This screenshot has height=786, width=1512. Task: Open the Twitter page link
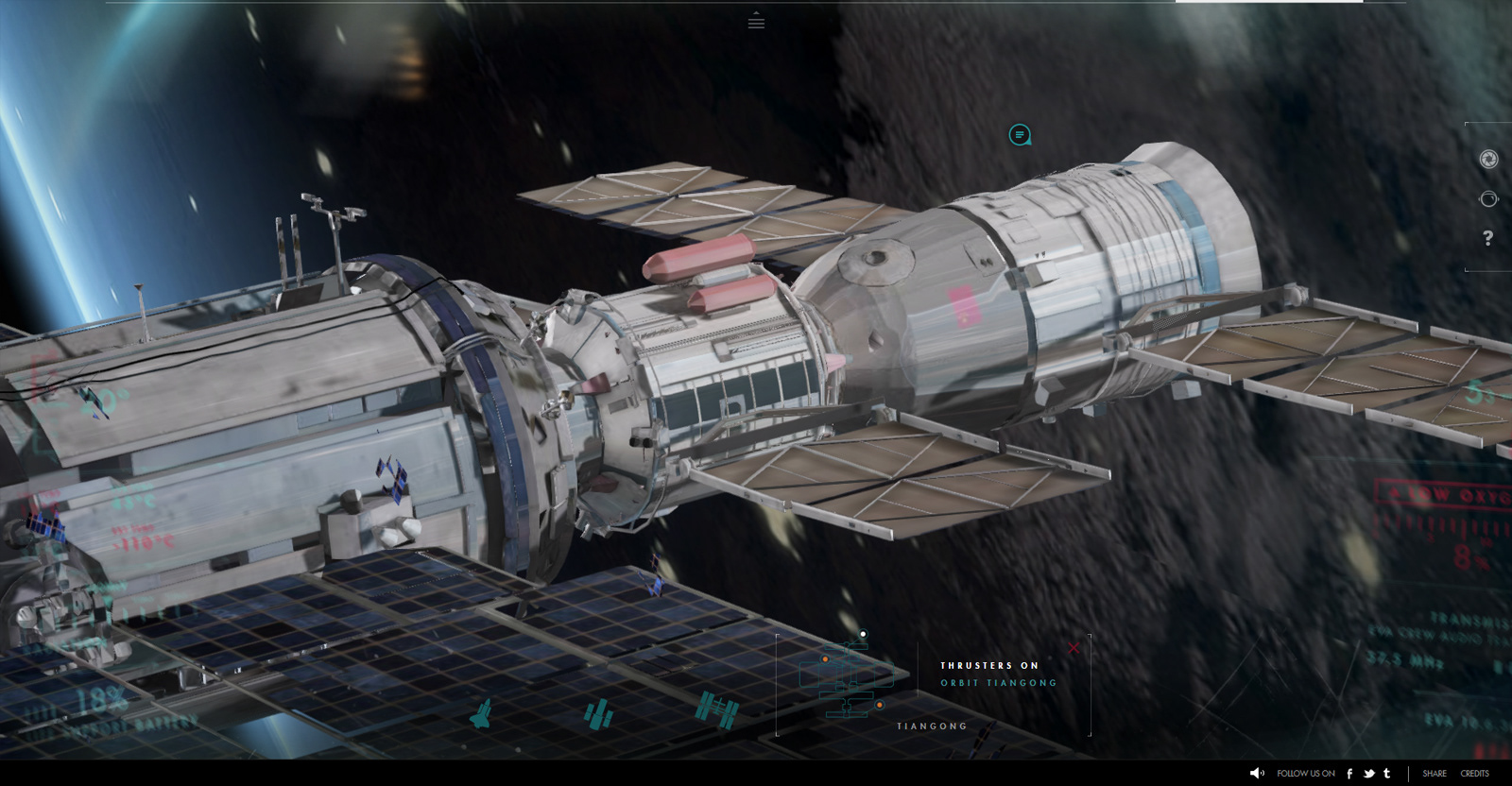[1368, 773]
